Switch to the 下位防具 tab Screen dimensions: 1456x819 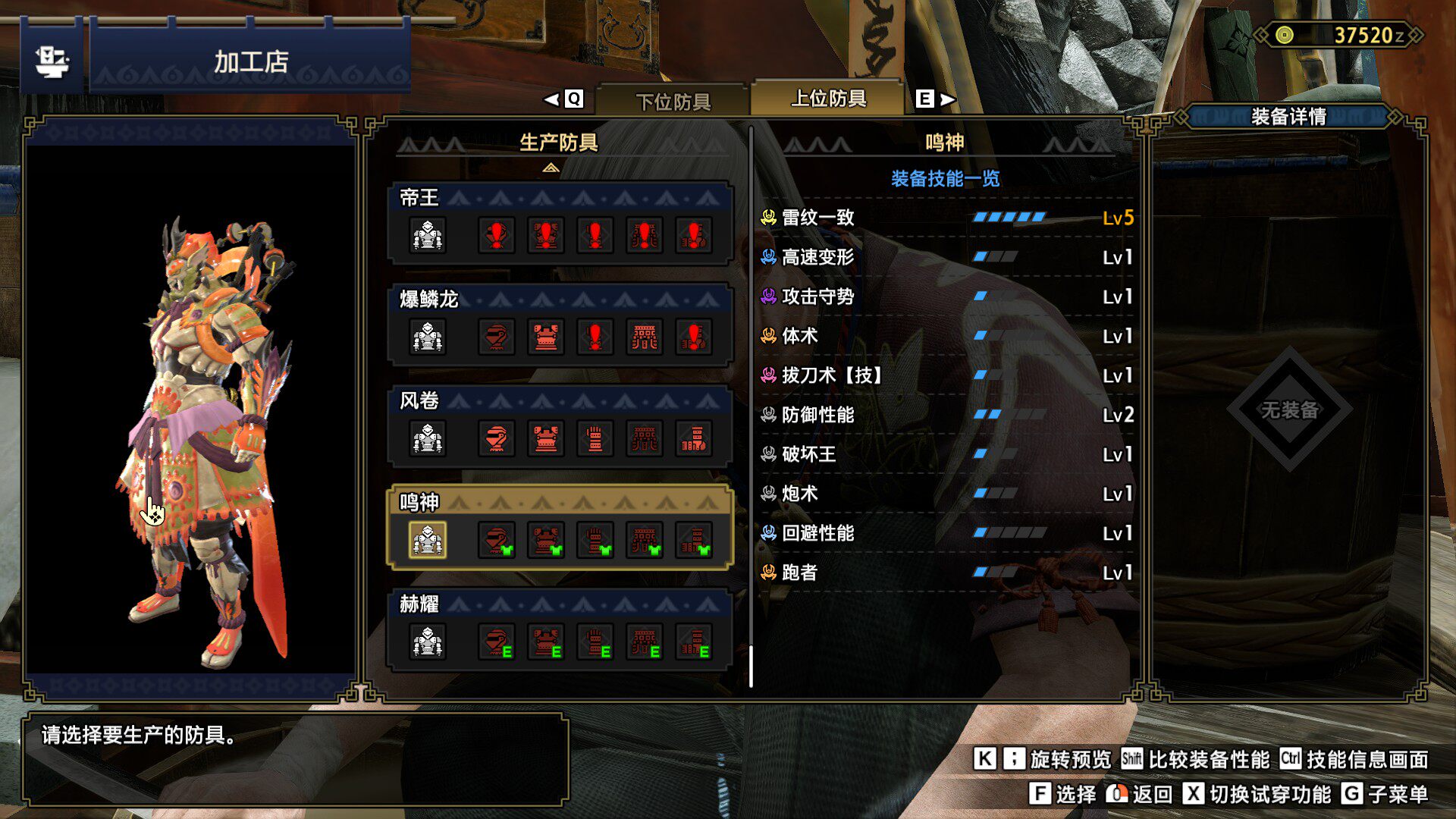tap(673, 100)
